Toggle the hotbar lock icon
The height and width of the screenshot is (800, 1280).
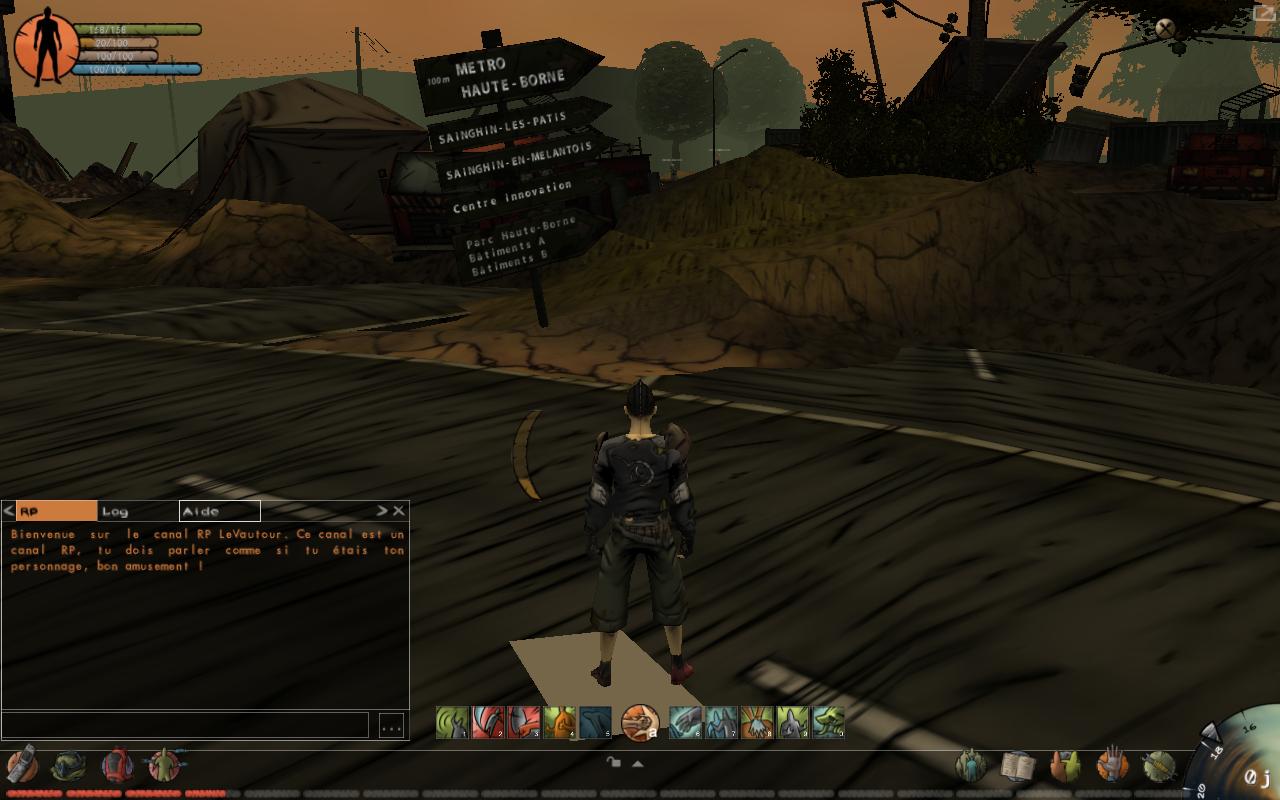[x=613, y=763]
